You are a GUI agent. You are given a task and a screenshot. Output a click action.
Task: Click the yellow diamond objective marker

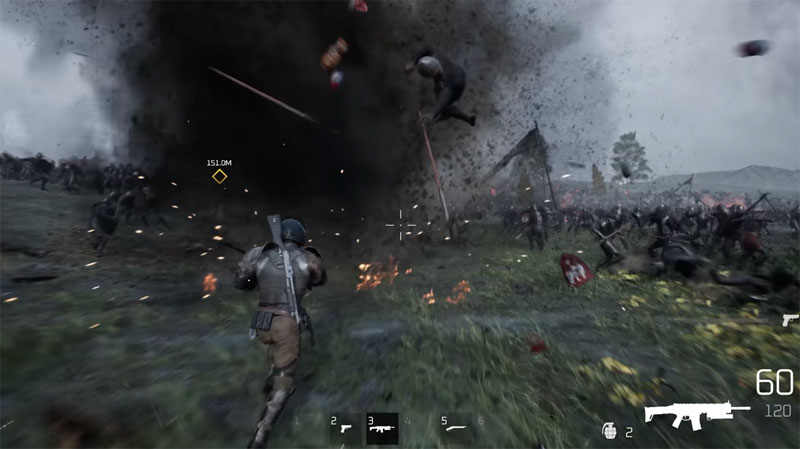pyautogui.click(x=219, y=177)
